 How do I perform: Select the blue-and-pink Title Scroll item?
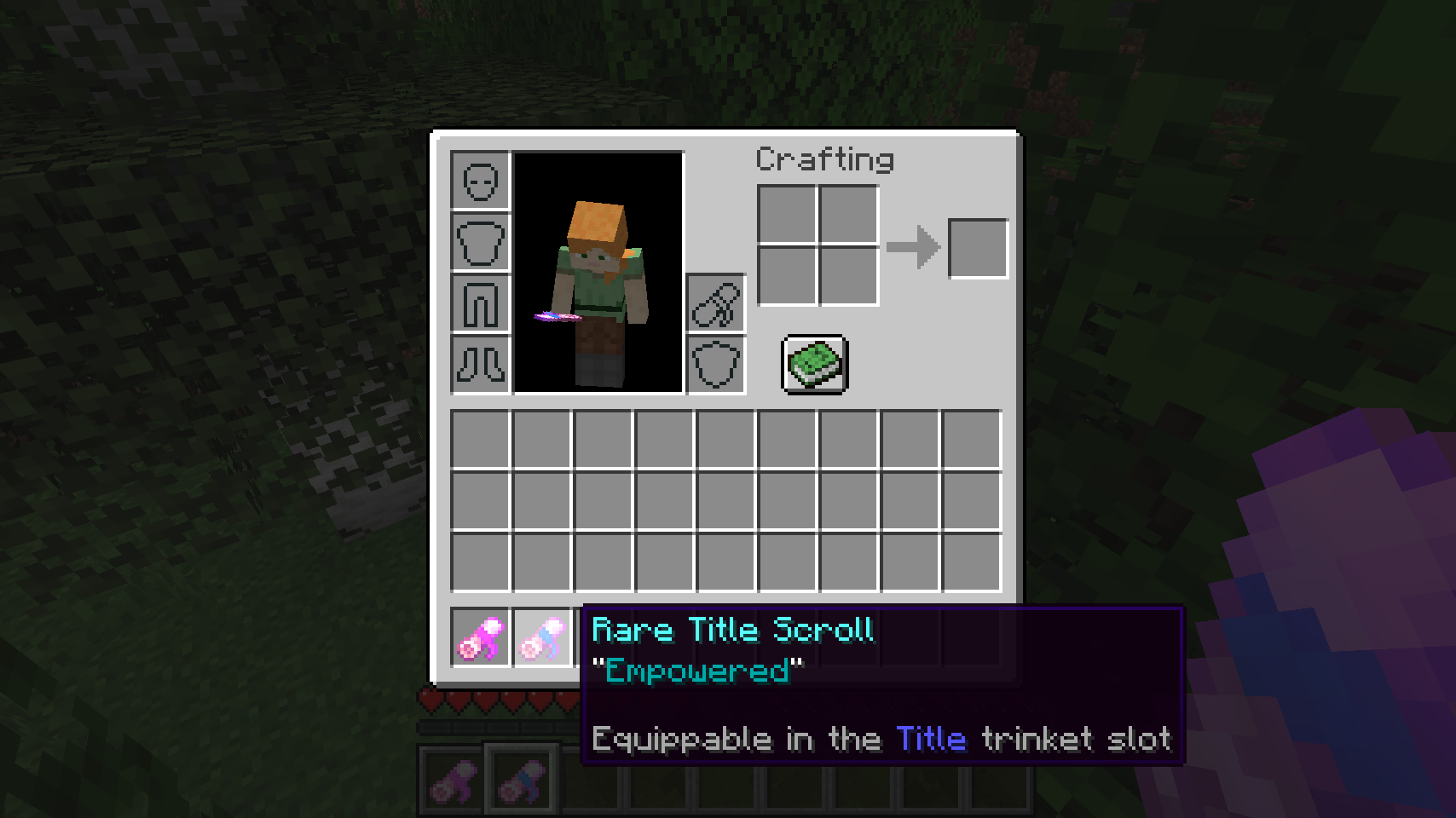click(543, 637)
